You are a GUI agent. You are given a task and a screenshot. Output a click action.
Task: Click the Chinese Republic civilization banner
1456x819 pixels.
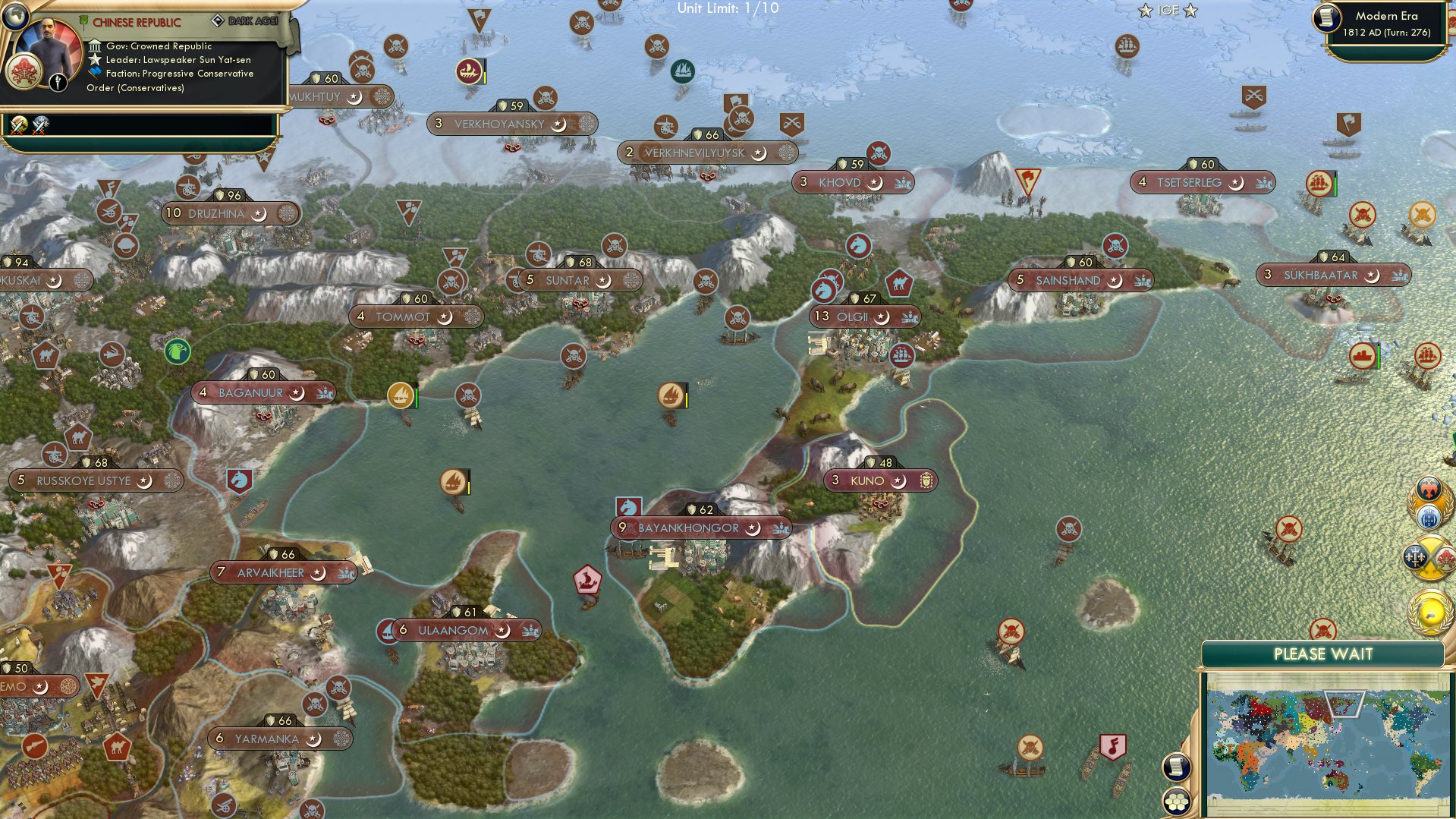137,23
